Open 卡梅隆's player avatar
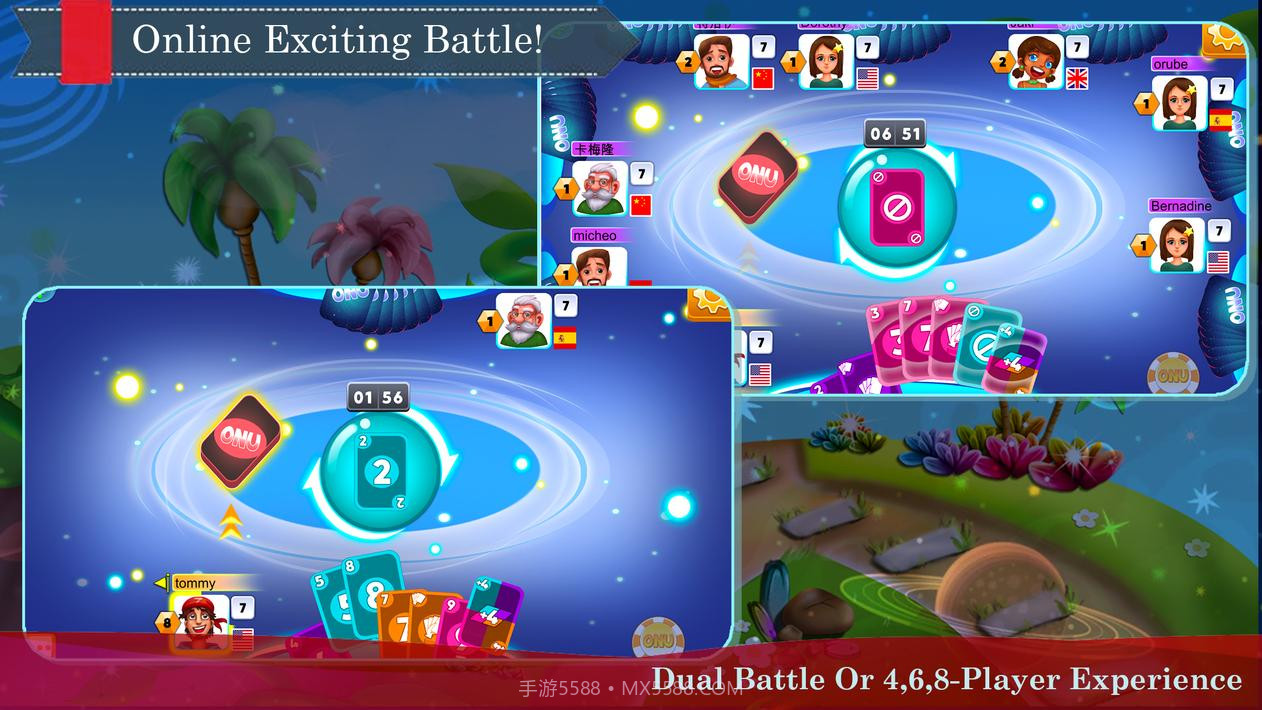The image size is (1262, 710). (x=600, y=188)
